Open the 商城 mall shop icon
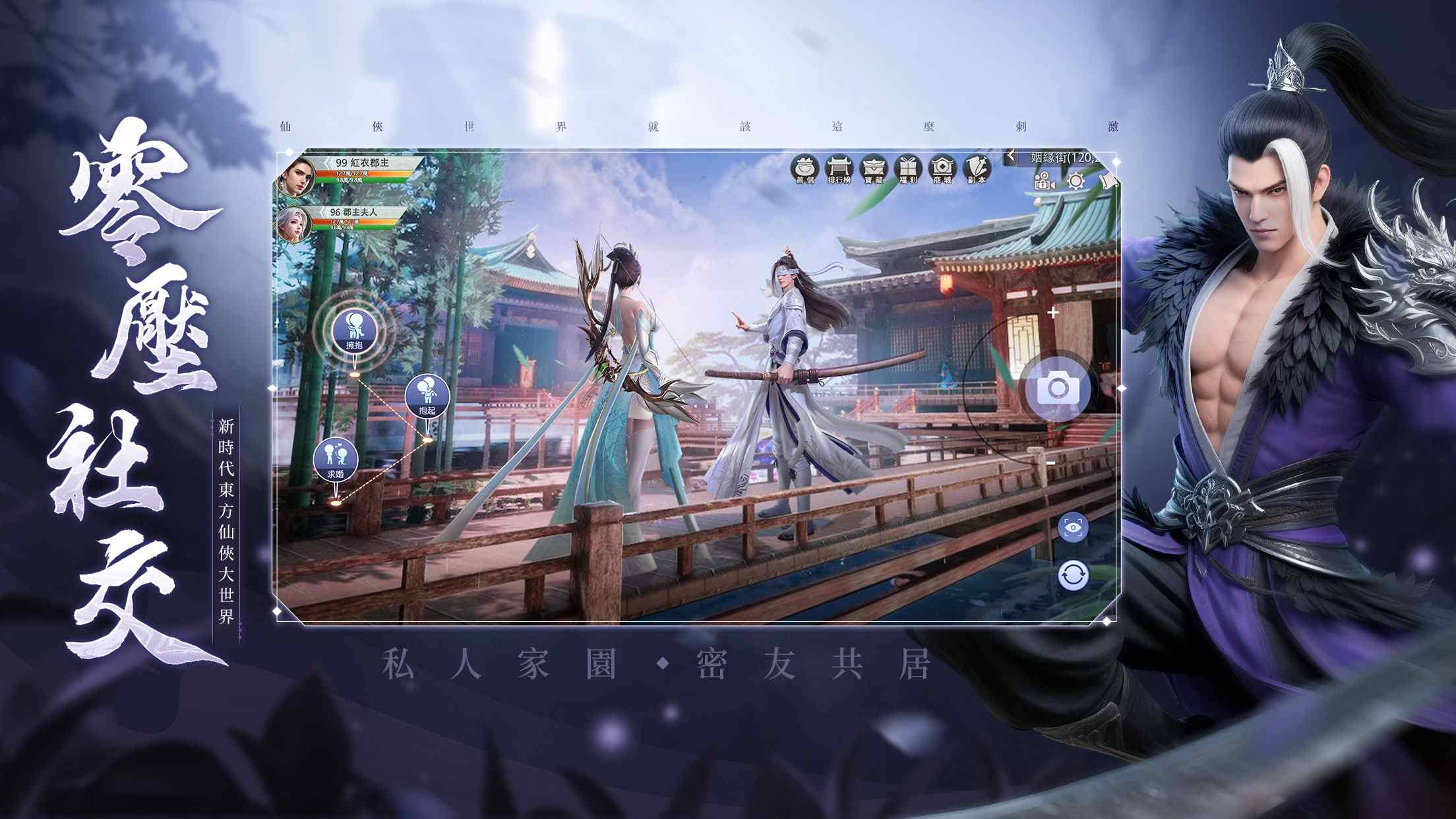This screenshot has width=1456, height=819. [x=943, y=170]
